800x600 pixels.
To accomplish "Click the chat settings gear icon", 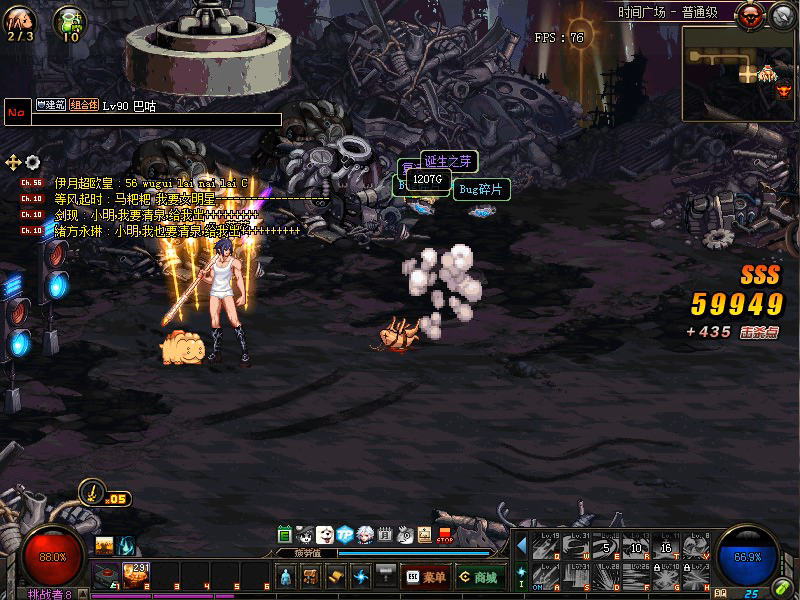I will [x=33, y=162].
